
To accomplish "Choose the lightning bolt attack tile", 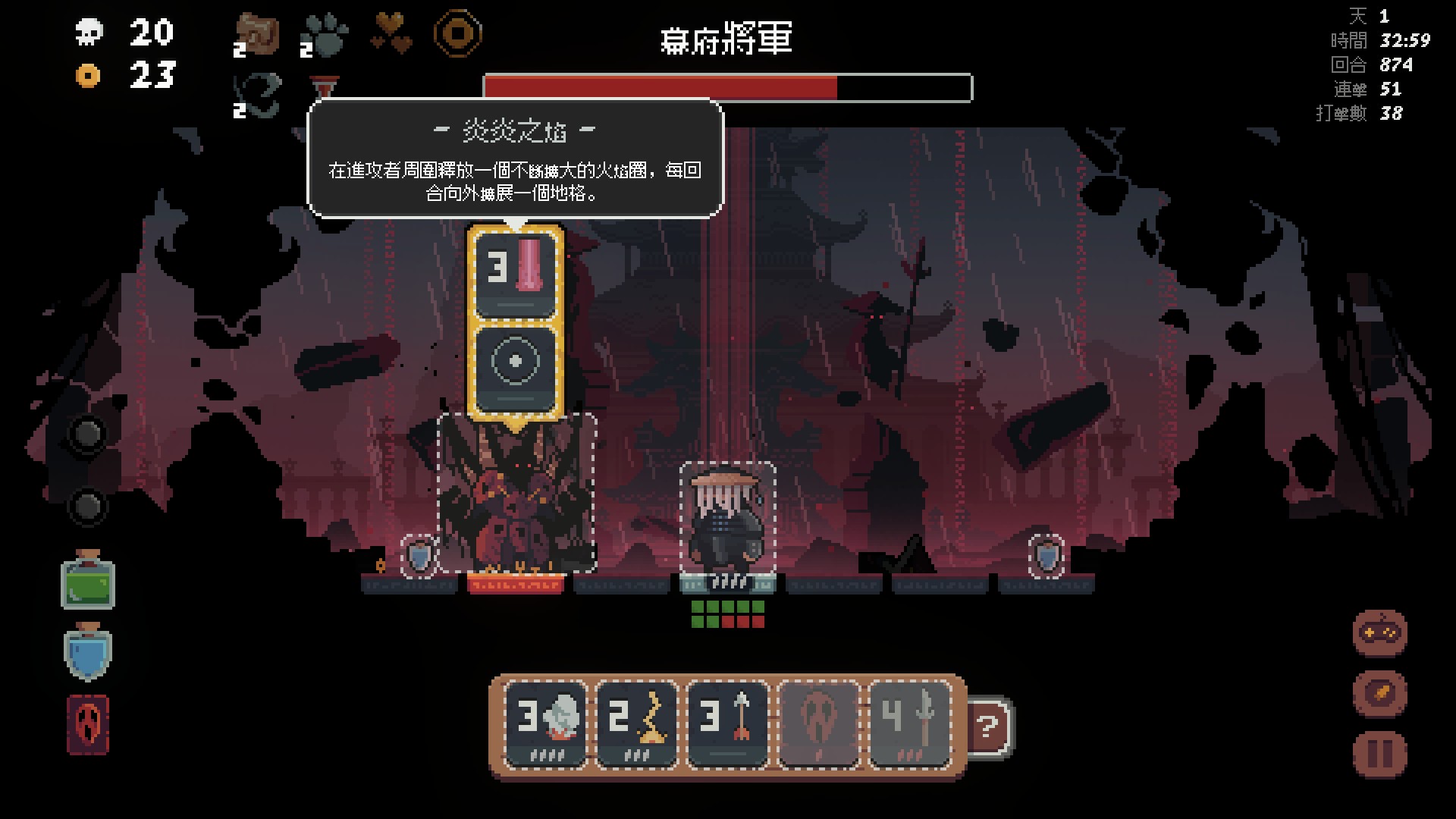I will (637, 723).
